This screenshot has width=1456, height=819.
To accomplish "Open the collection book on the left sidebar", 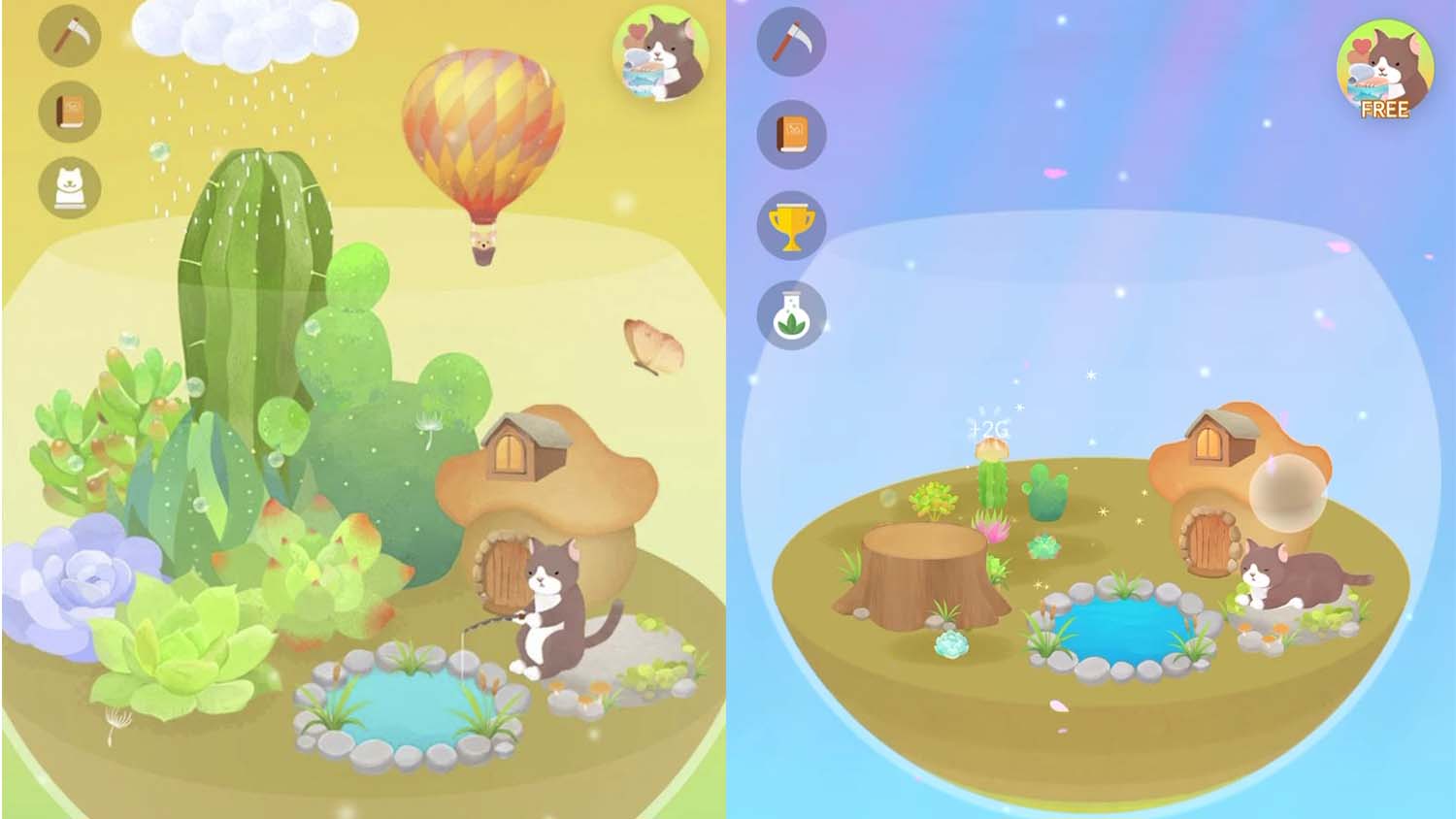I will [70, 113].
